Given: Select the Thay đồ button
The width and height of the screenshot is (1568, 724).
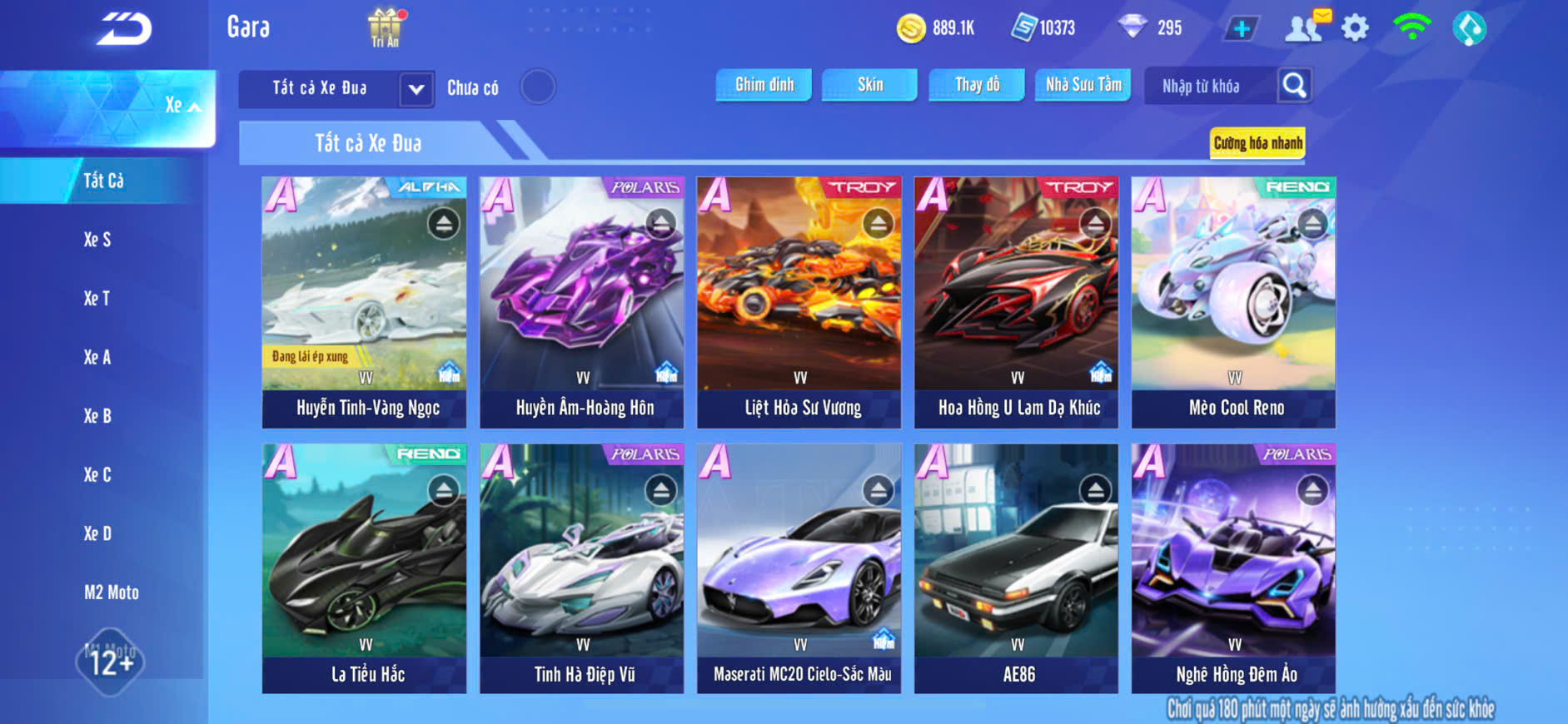Looking at the screenshot, I should (x=977, y=85).
